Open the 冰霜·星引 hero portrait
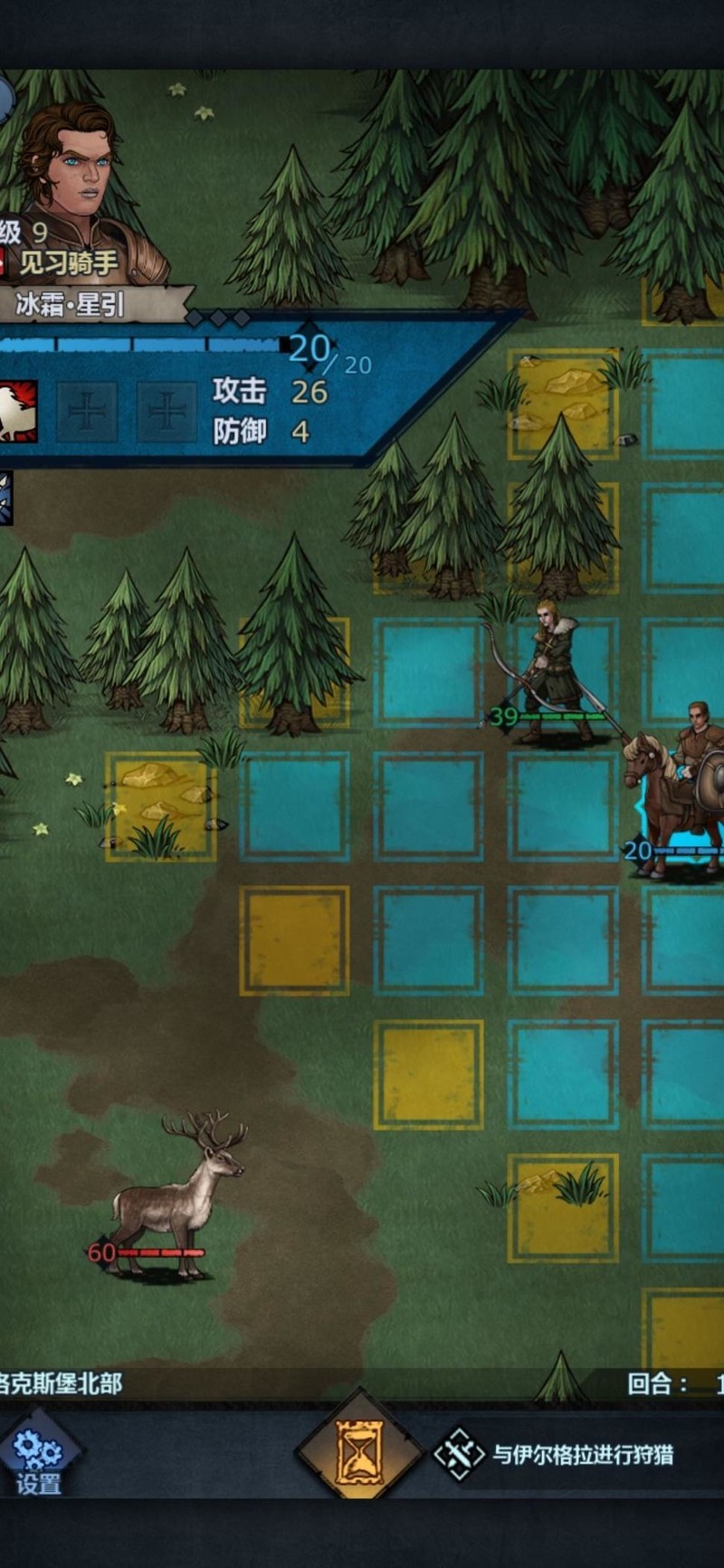Viewport: 724px width, 1568px height. point(72,190)
